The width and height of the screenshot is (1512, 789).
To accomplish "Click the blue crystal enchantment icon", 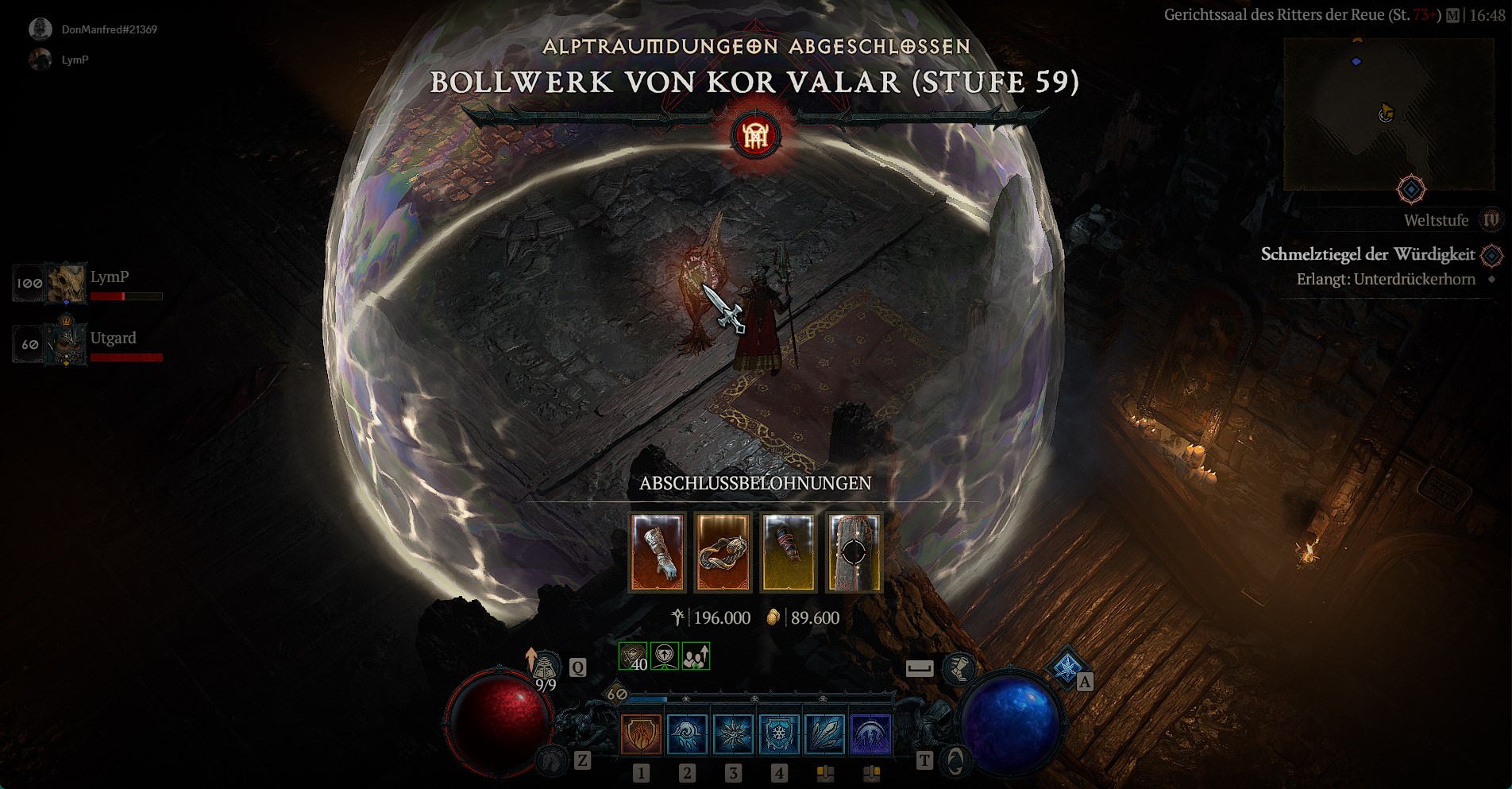I will 1066,666.
